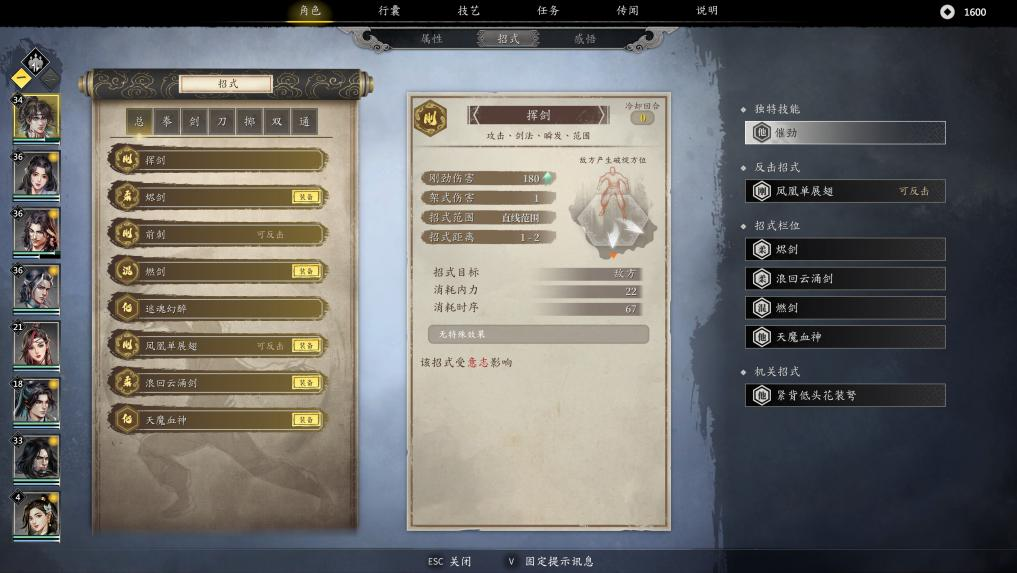The image size is (1017, 573).
Task: Click the 紧背低头花装弩 mechanism move slot
Action: coord(845,395)
